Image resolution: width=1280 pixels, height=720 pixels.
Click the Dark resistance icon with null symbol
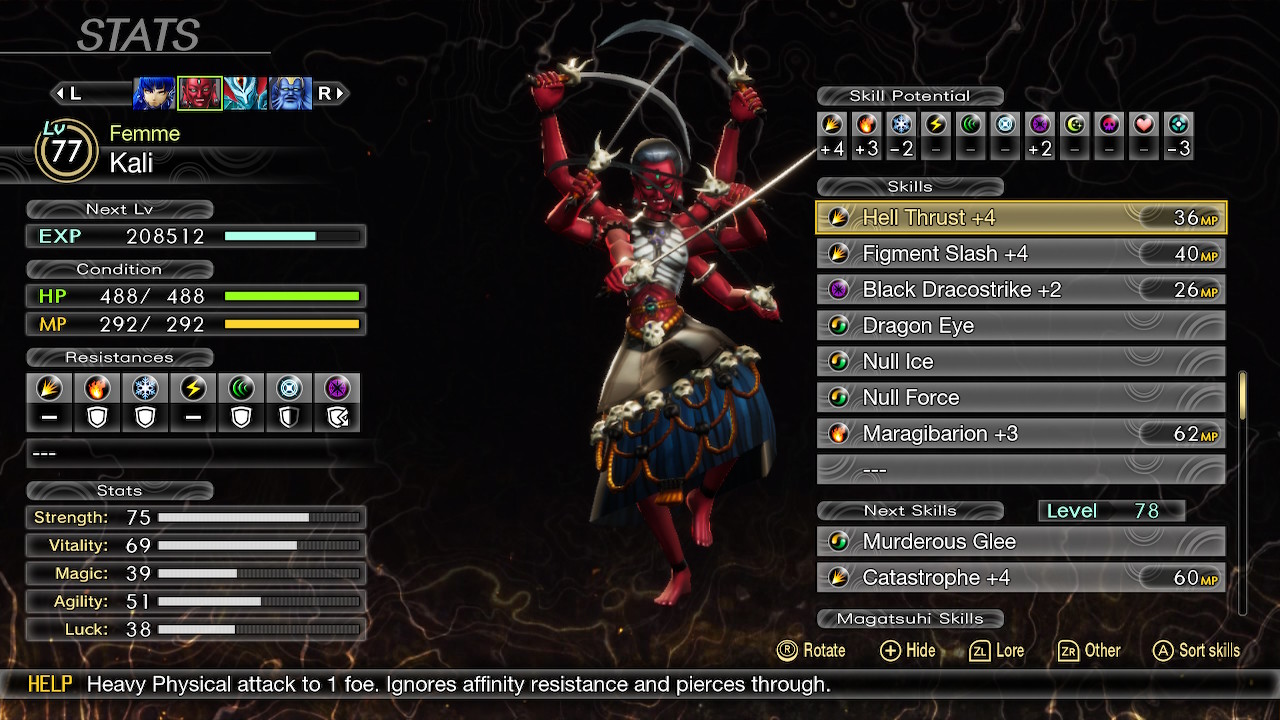337,390
